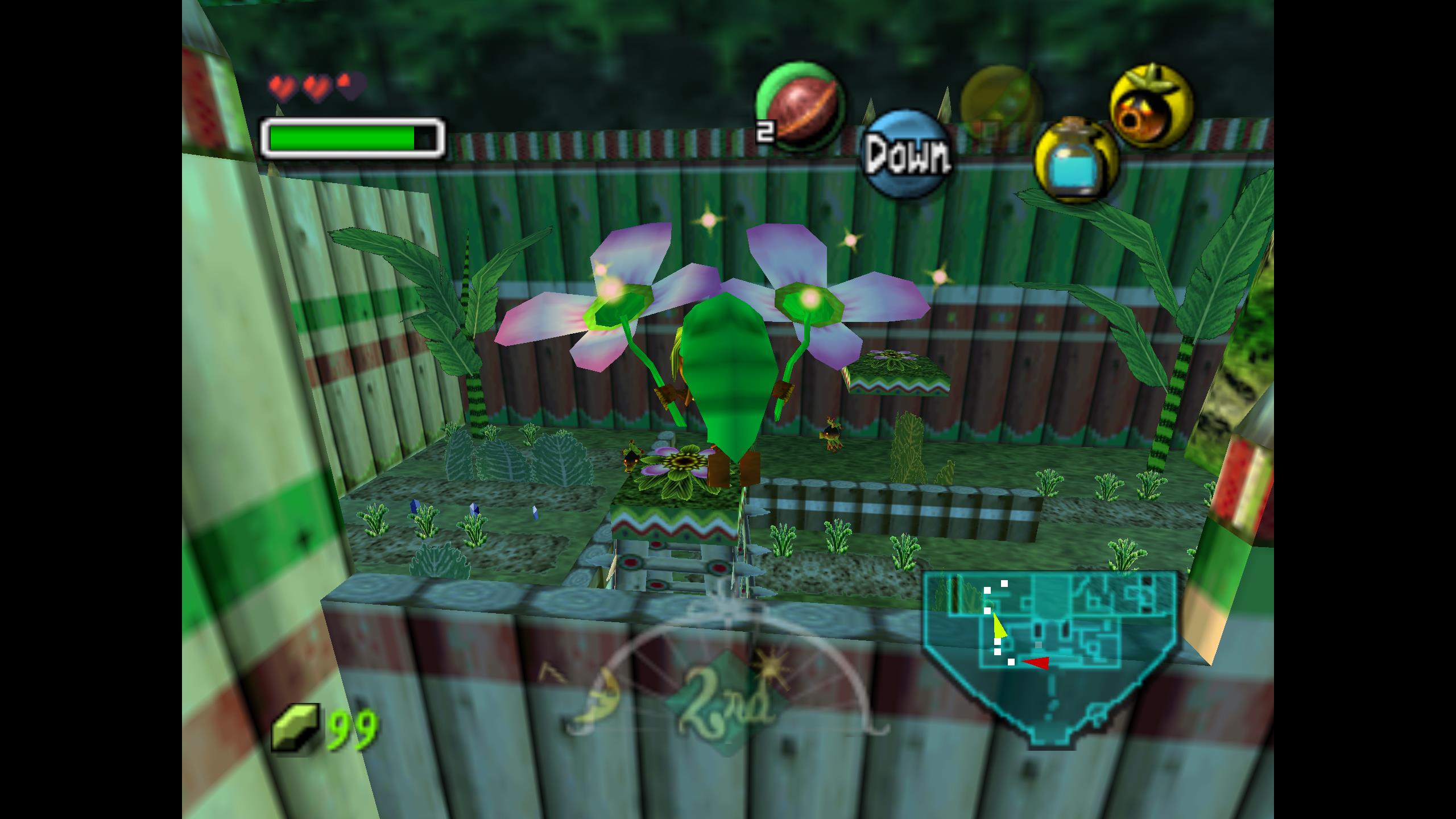Select the Deku Mask icon
The width and height of the screenshot is (1456, 819).
1151,106
